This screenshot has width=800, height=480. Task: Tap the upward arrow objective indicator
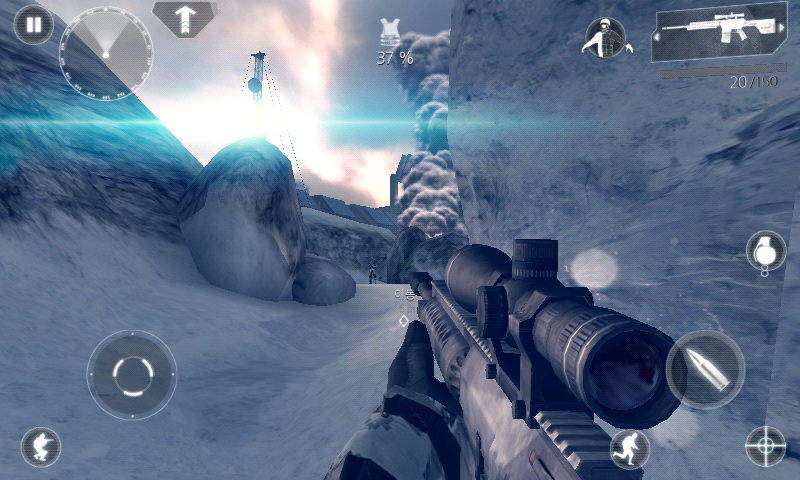(185, 18)
